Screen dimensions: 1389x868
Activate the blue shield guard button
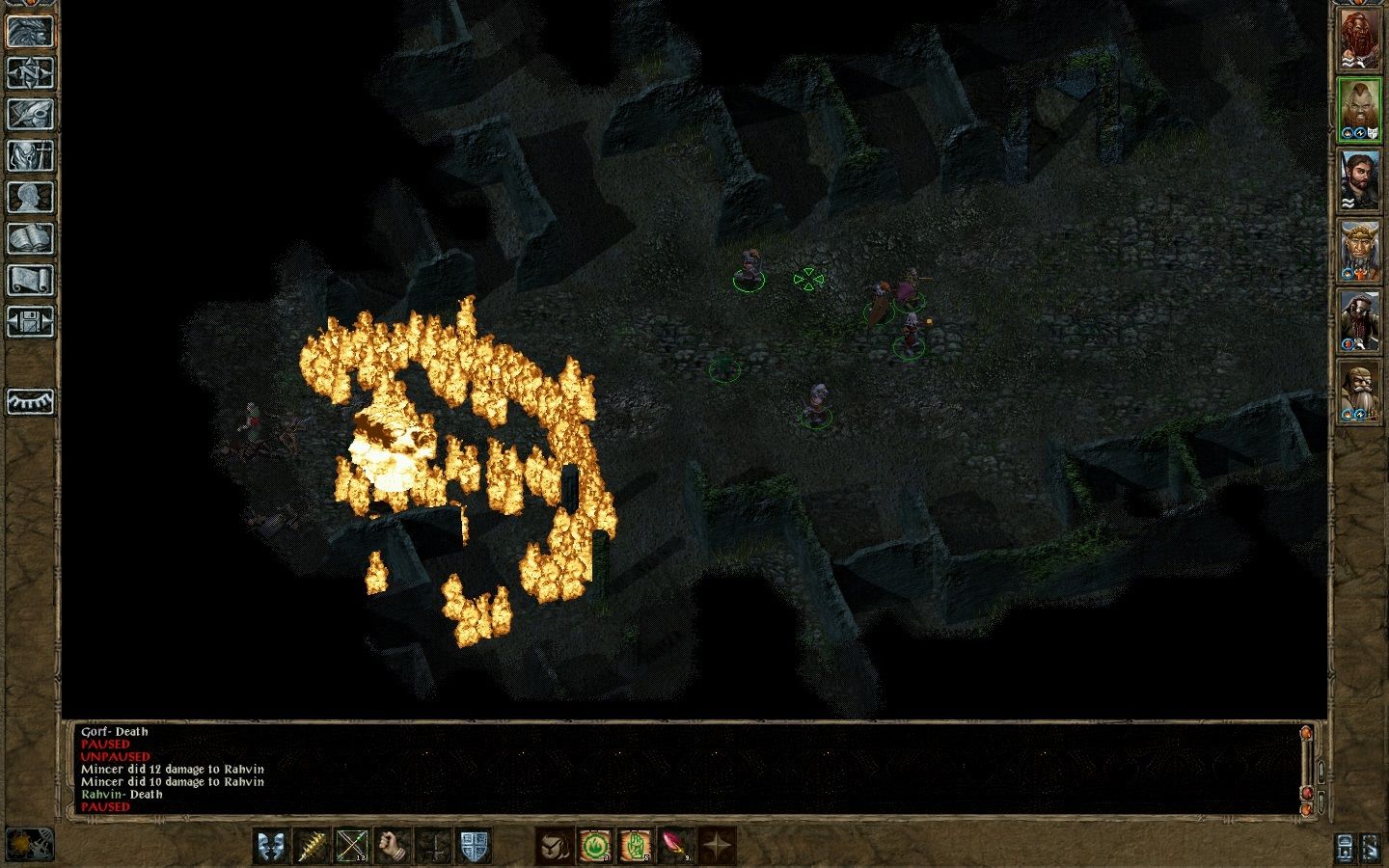coord(474,846)
